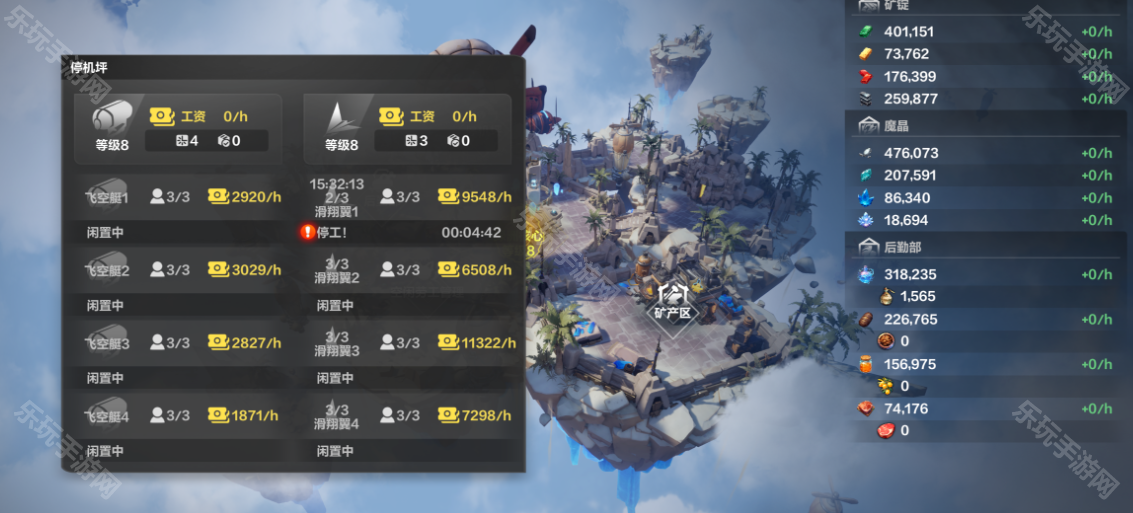Select the 滑翔翼3 glider row

pos(411,343)
